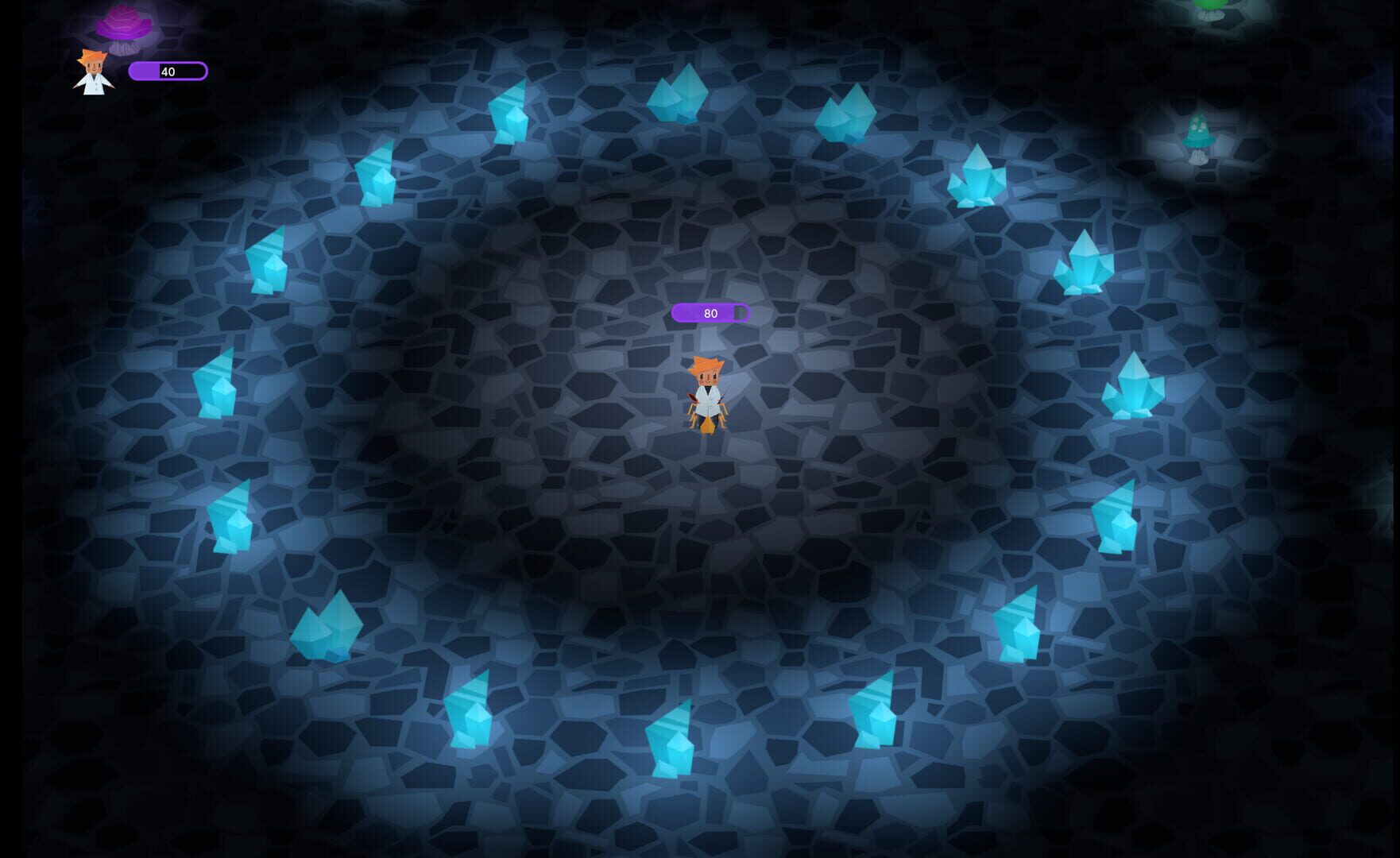Image resolution: width=1400 pixels, height=858 pixels.
Task: Click the purple 80 health progress bar
Action: 711,312
